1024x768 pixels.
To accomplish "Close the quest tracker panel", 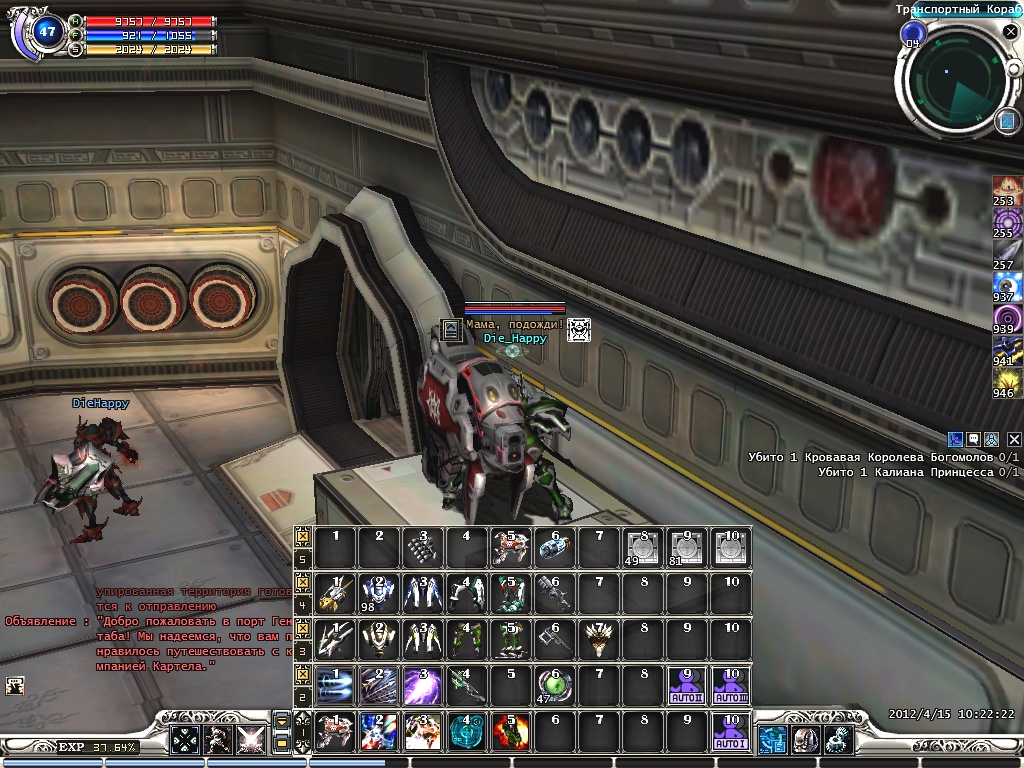I will tap(1014, 439).
